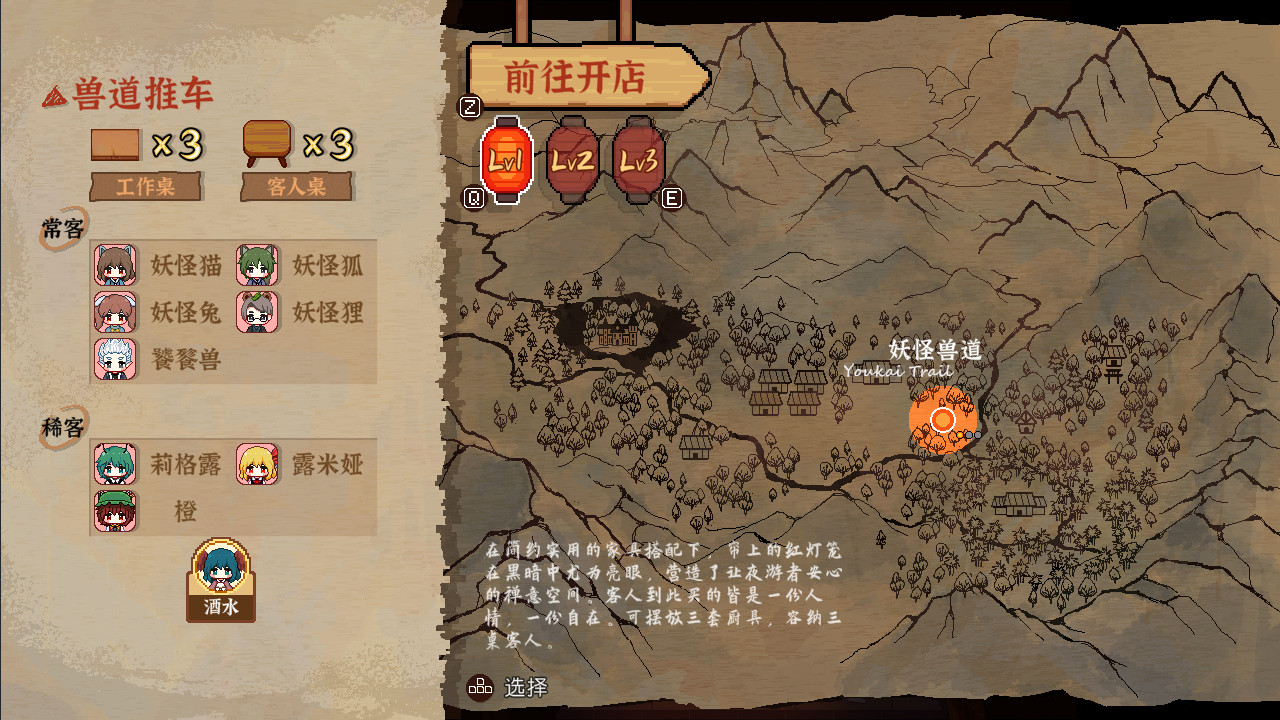Switch to the 客人桌 tab
The width and height of the screenshot is (1280, 720).
(x=296, y=187)
